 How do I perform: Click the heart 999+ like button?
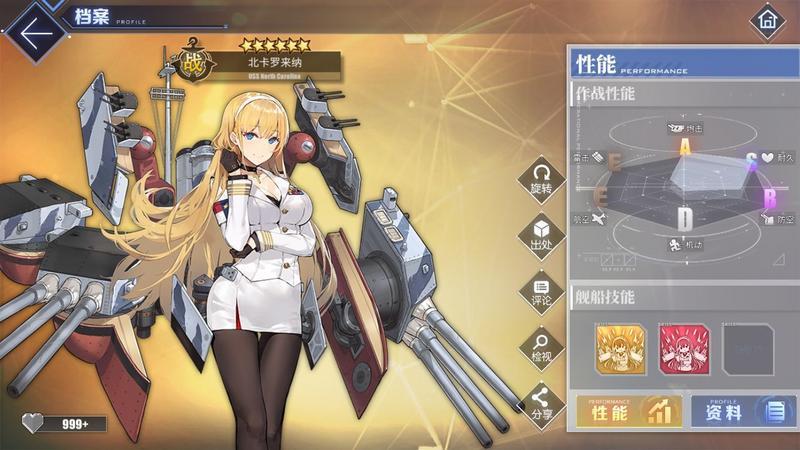64,423
